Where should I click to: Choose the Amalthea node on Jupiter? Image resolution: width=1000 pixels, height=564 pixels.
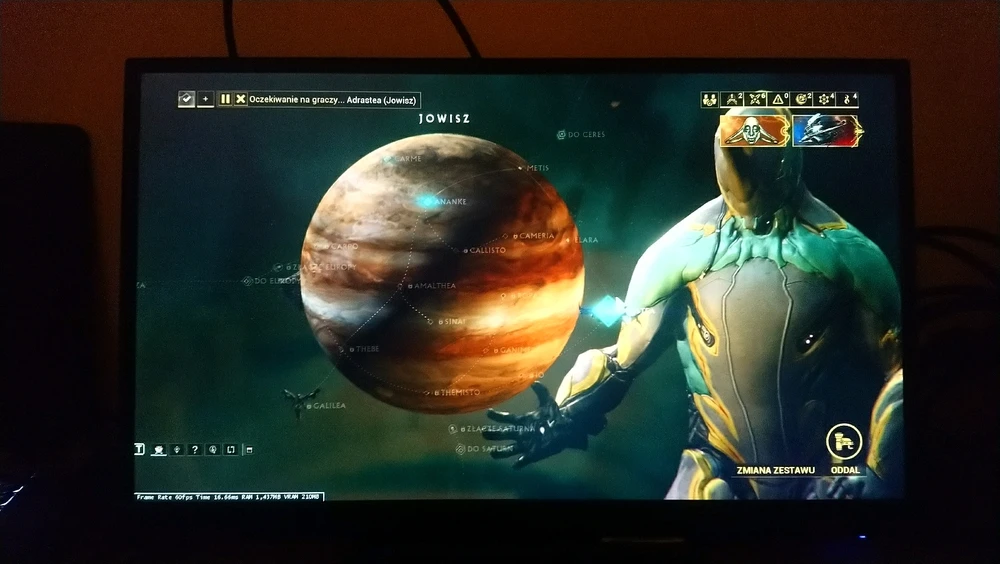pos(410,286)
